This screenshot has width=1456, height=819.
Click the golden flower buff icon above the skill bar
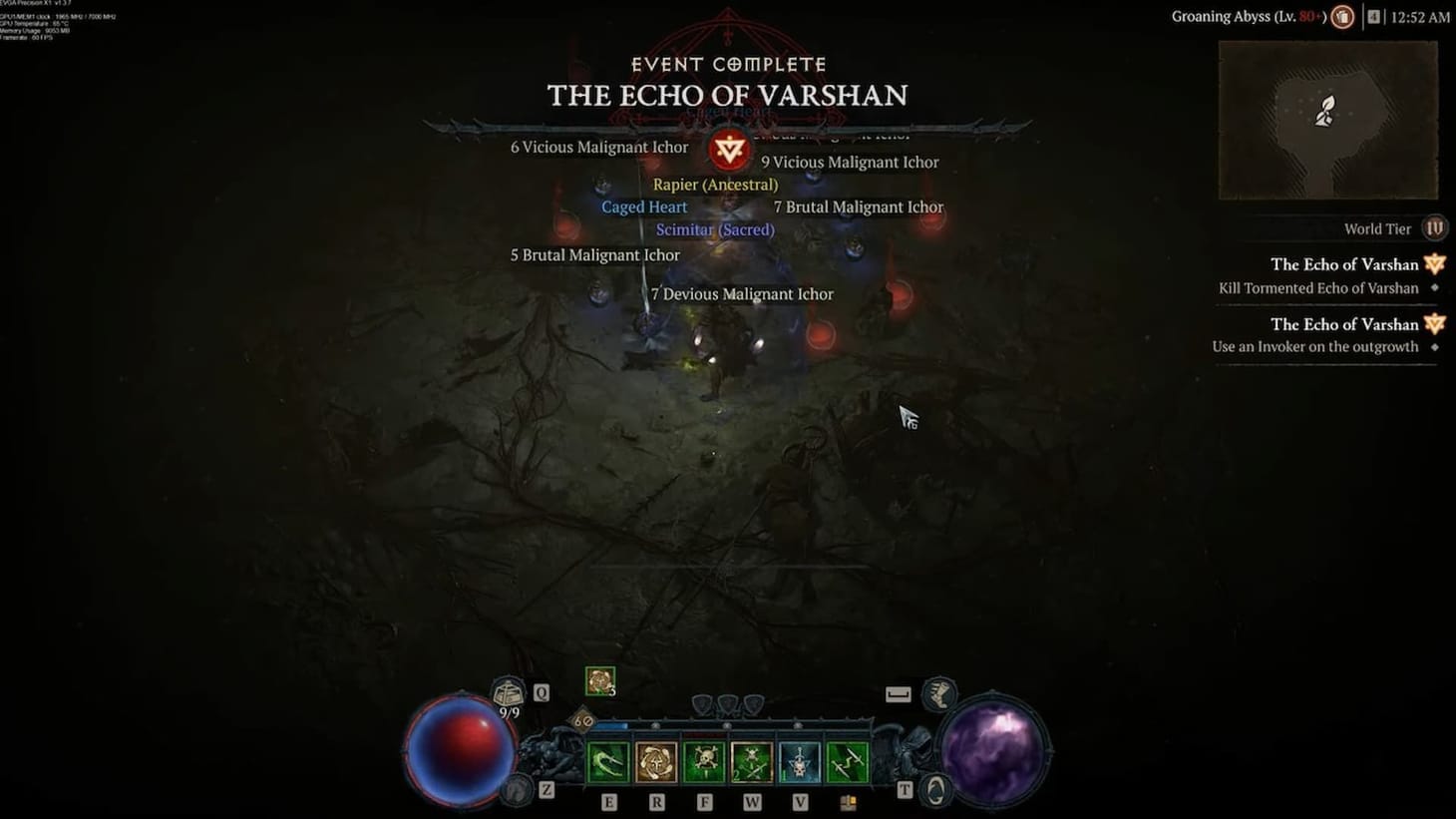click(599, 682)
